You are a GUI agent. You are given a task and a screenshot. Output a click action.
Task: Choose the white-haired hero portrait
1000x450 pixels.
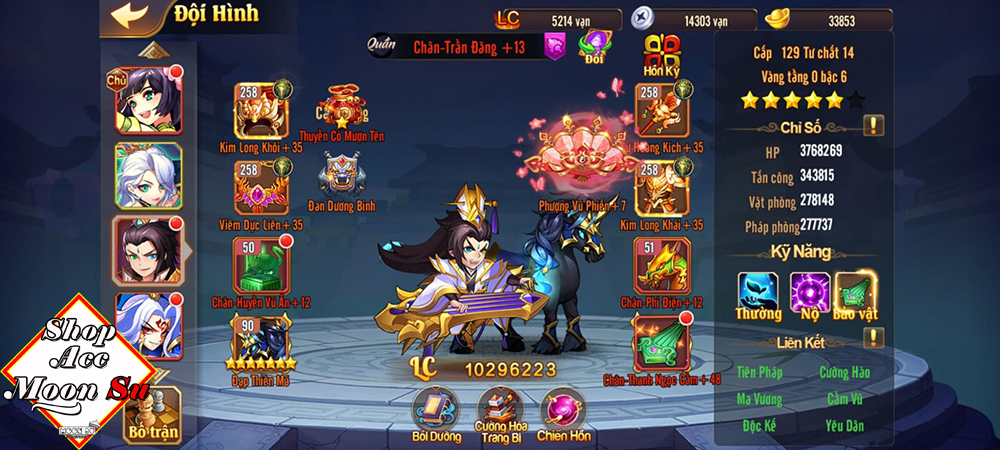149,176
